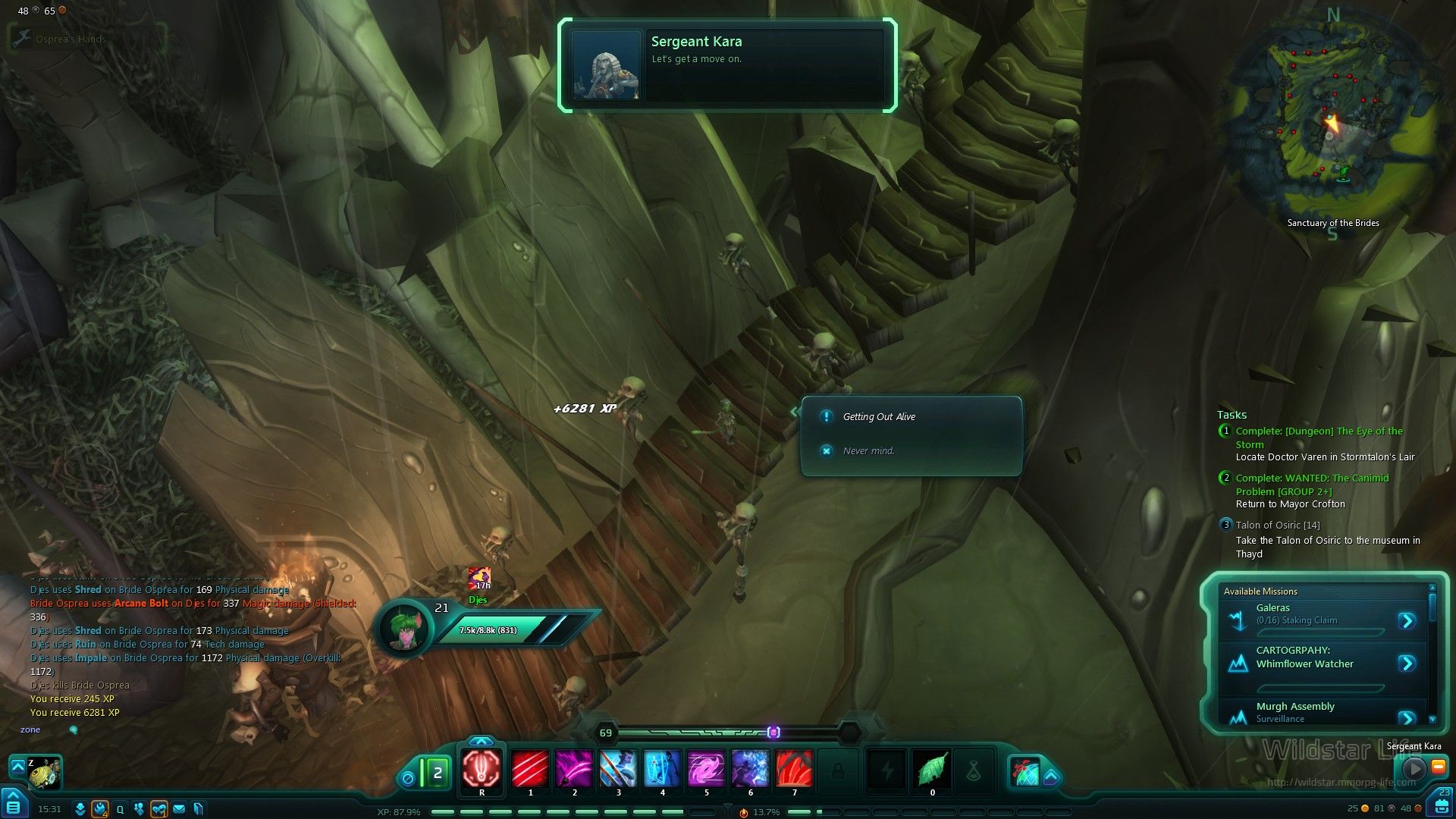This screenshot has width=1456, height=819.
Task: Click the Sanctuary of the Brides minimap
Action: [x=1331, y=125]
